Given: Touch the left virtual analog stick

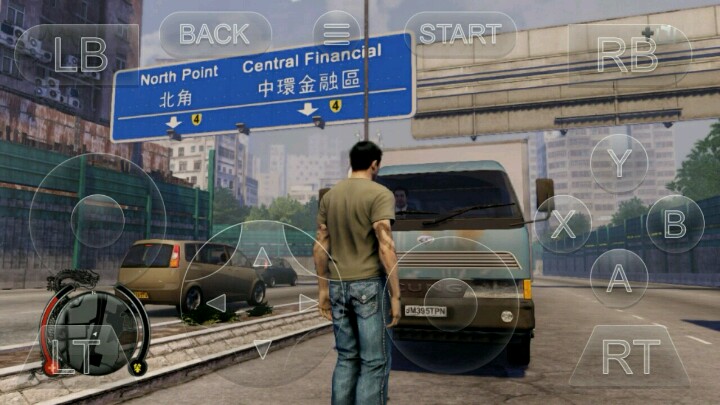Looking at the screenshot, I should pos(97,221).
